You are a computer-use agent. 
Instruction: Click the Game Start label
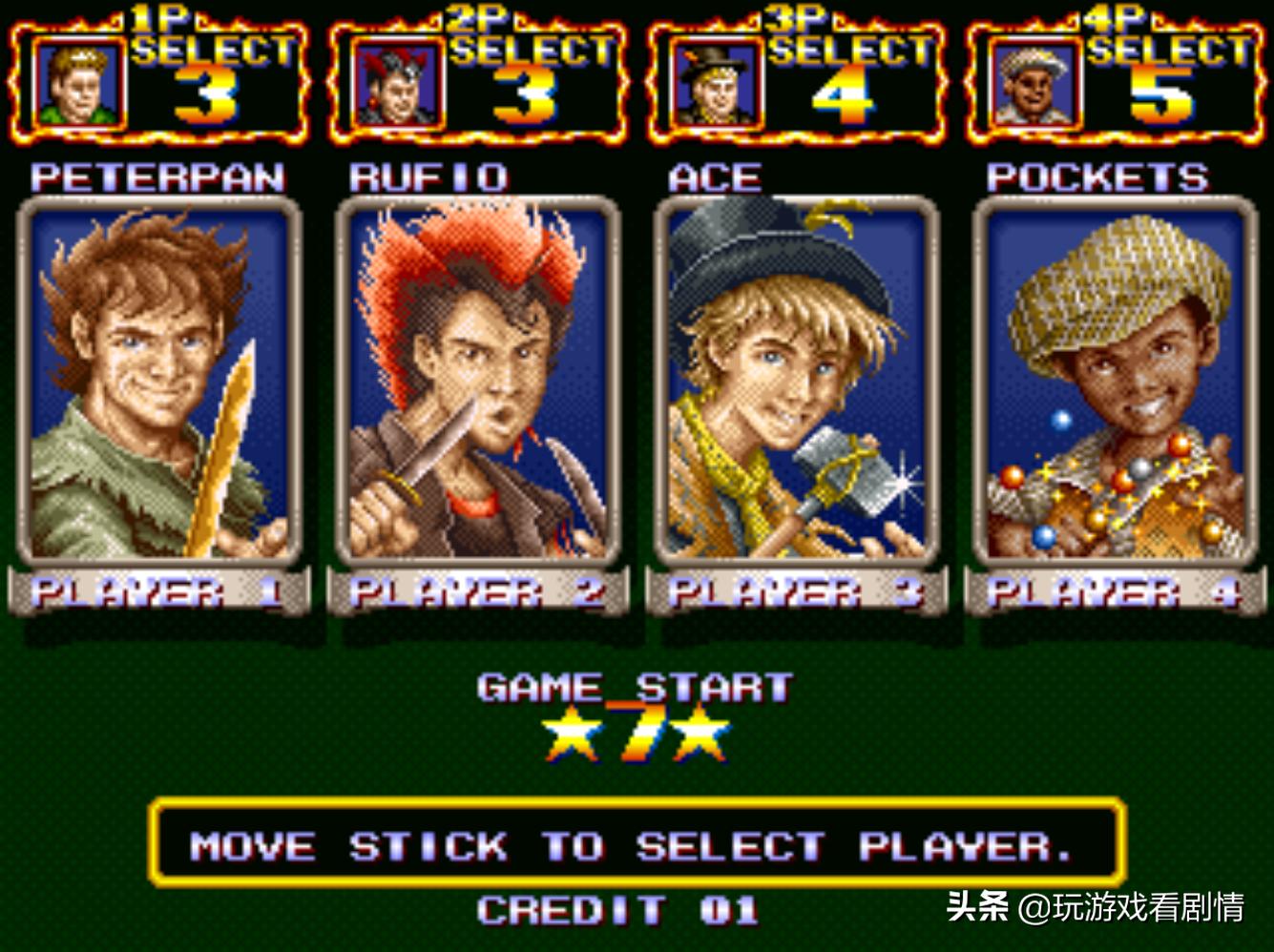pyautogui.click(x=636, y=688)
